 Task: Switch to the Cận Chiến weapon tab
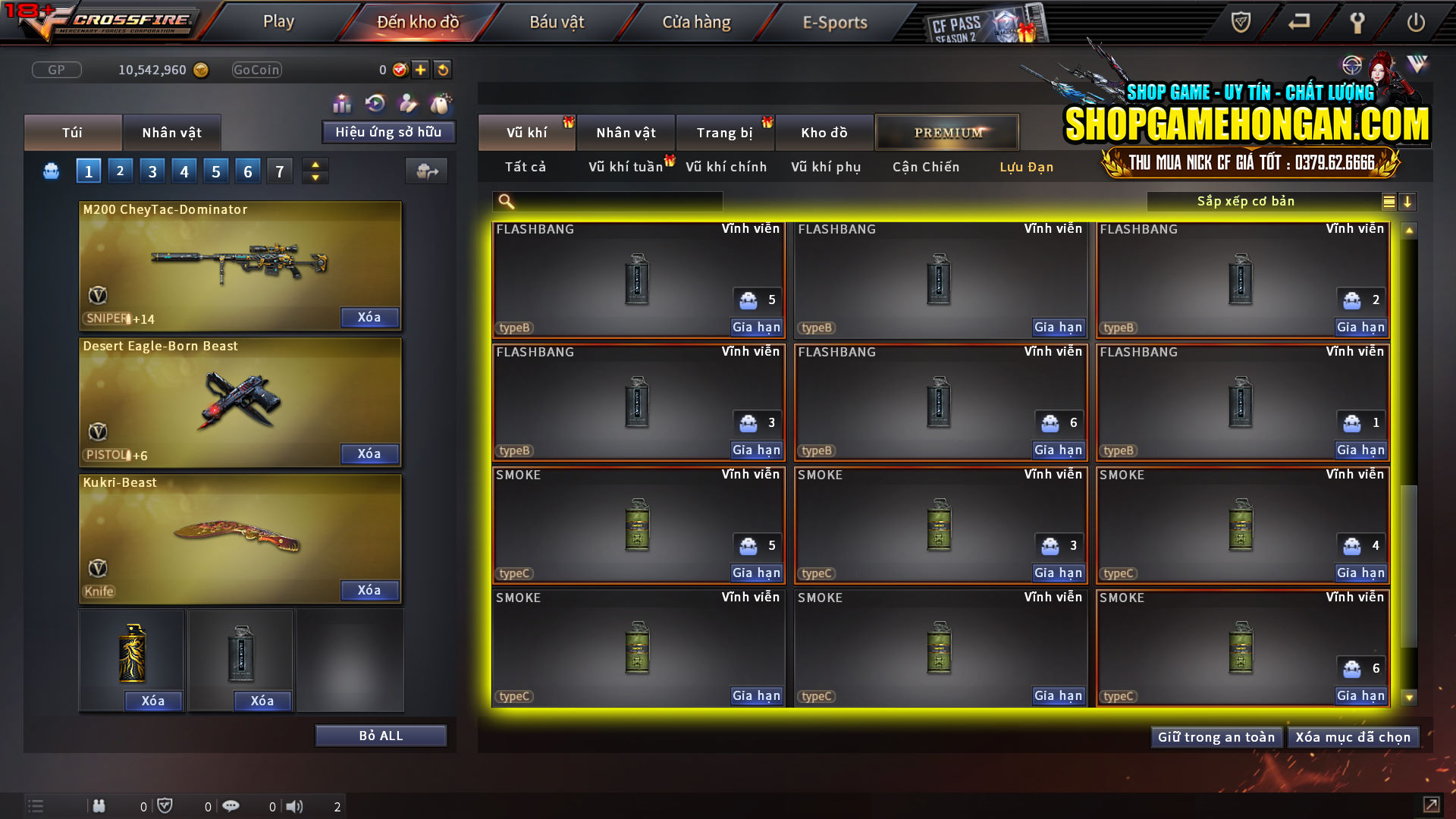(x=925, y=167)
